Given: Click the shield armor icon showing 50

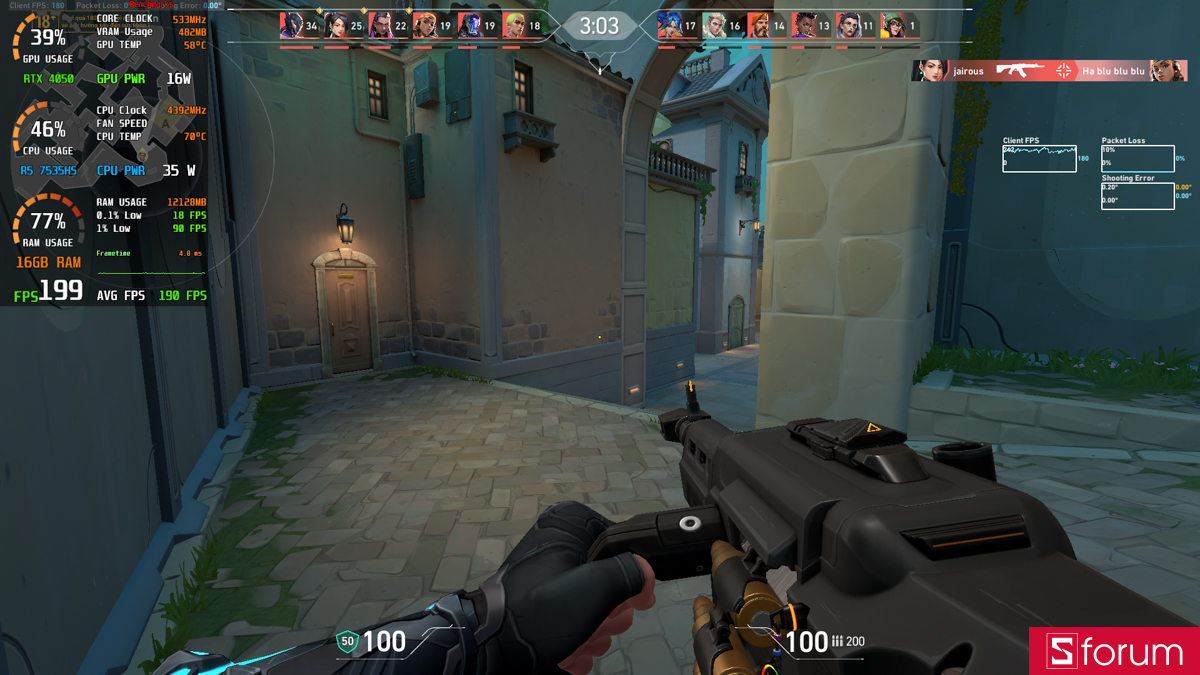Looking at the screenshot, I should tap(348, 642).
